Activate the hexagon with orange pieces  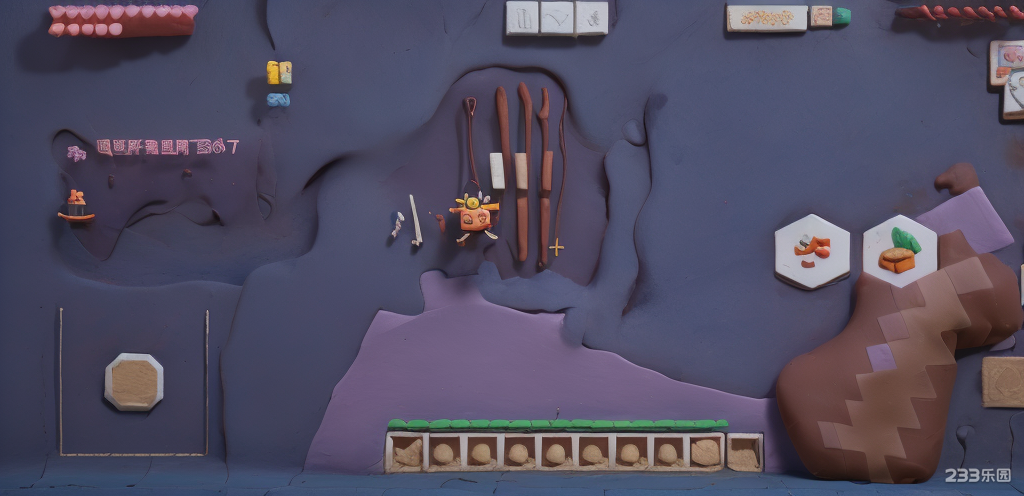(x=812, y=251)
